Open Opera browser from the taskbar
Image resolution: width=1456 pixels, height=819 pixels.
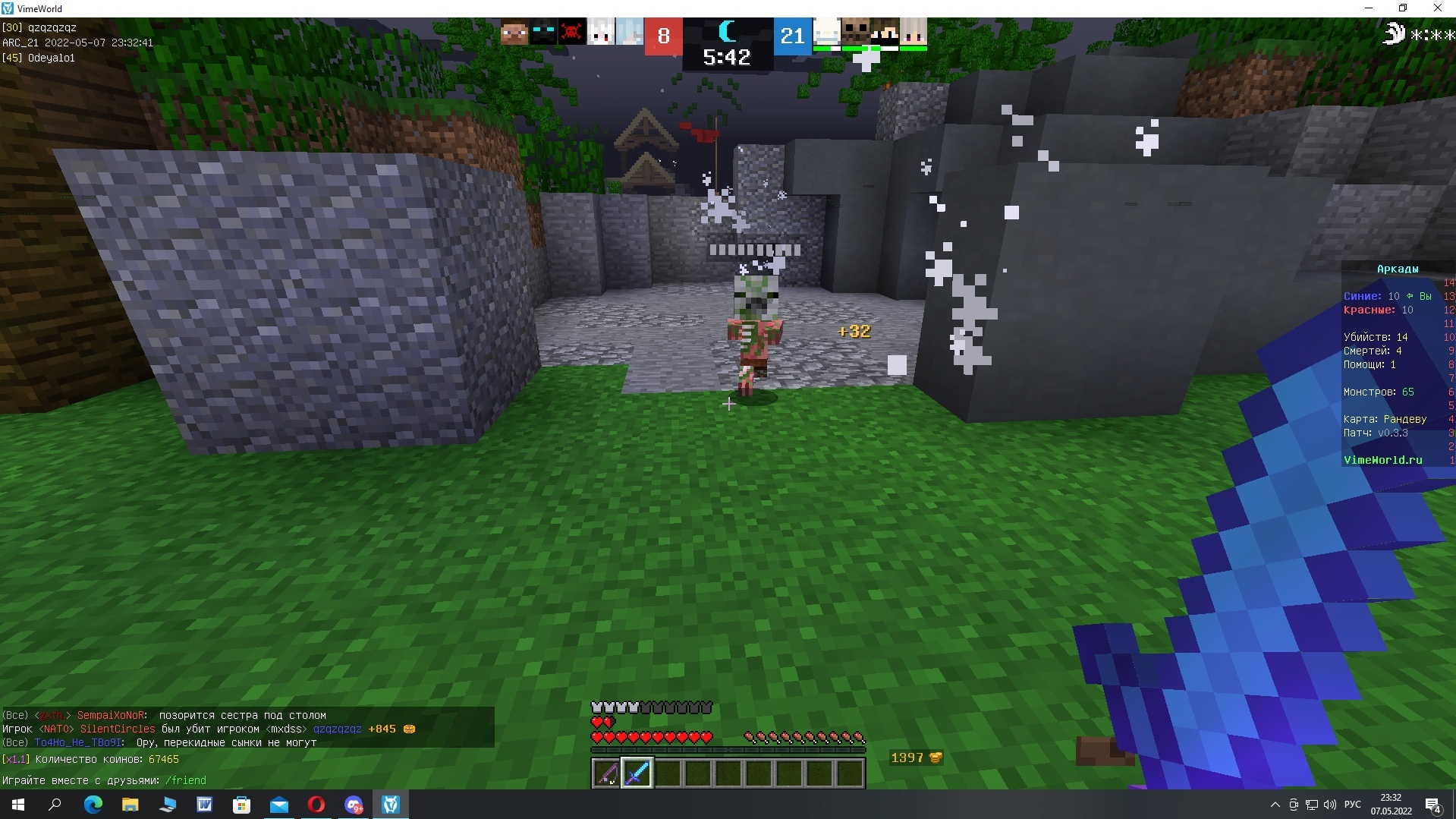pyautogui.click(x=316, y=805)
